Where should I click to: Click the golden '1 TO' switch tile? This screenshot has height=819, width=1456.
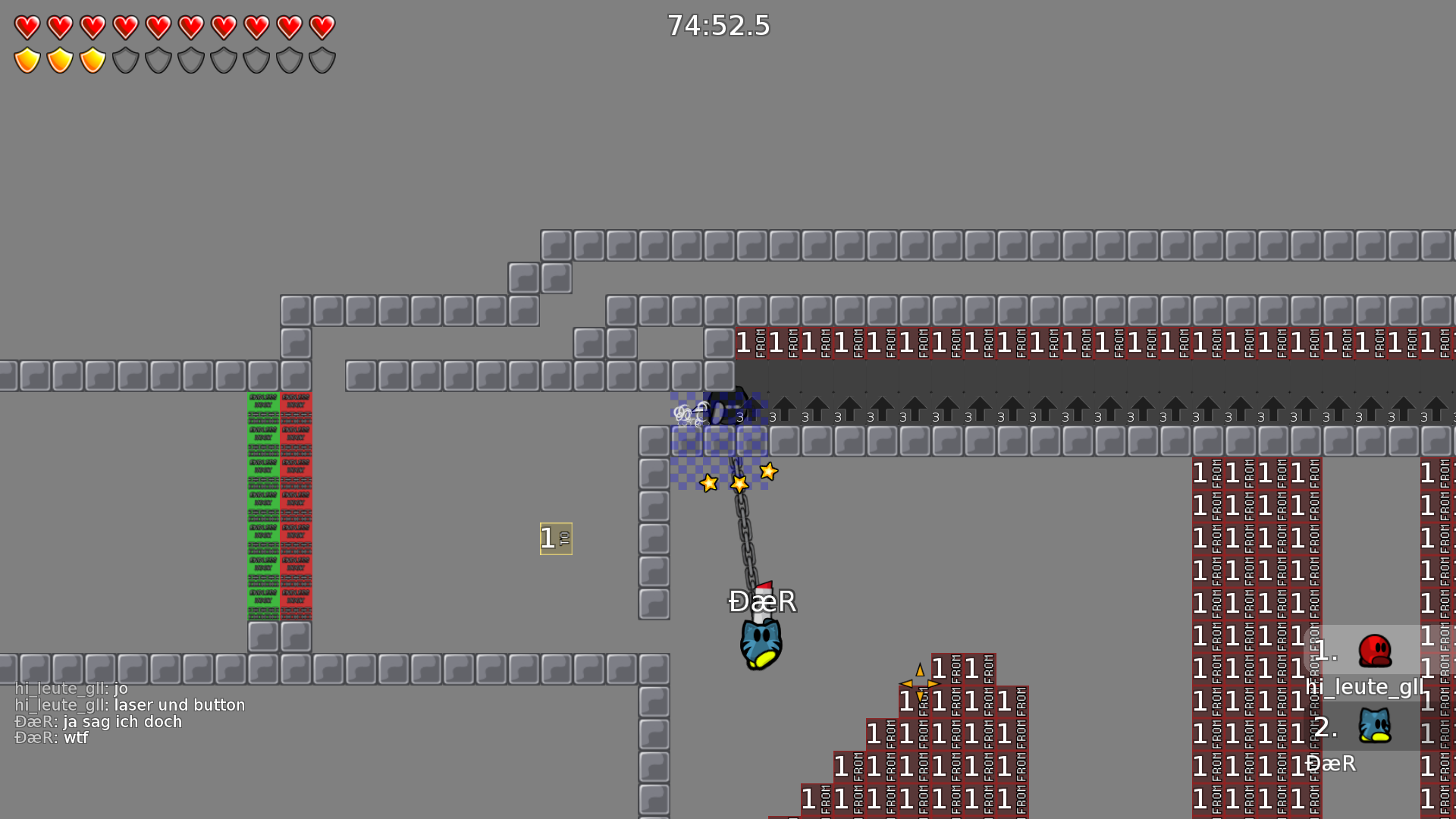tap(556, 538)
